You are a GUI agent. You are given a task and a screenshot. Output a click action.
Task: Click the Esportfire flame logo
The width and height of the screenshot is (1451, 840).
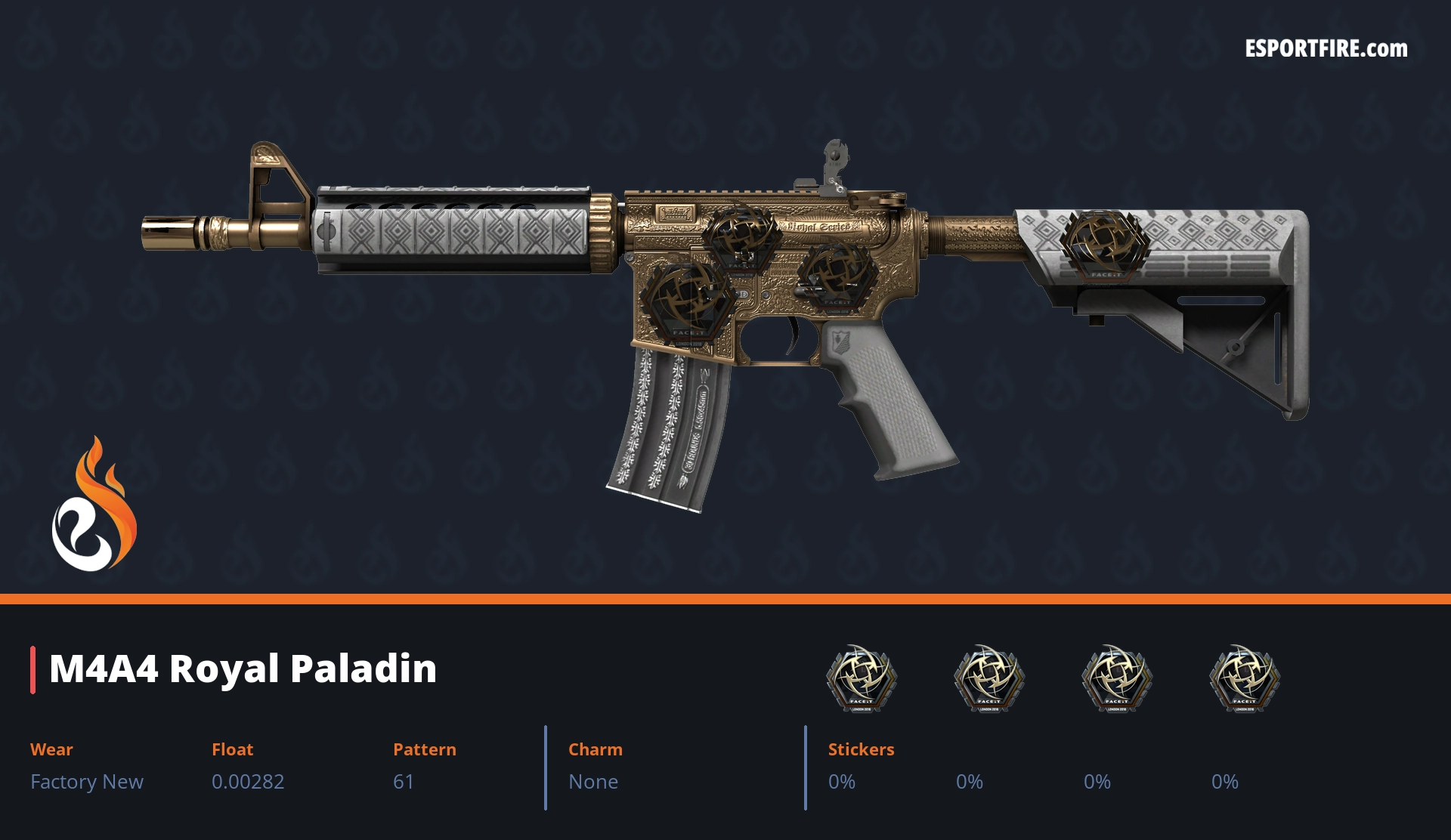[94, 505]
